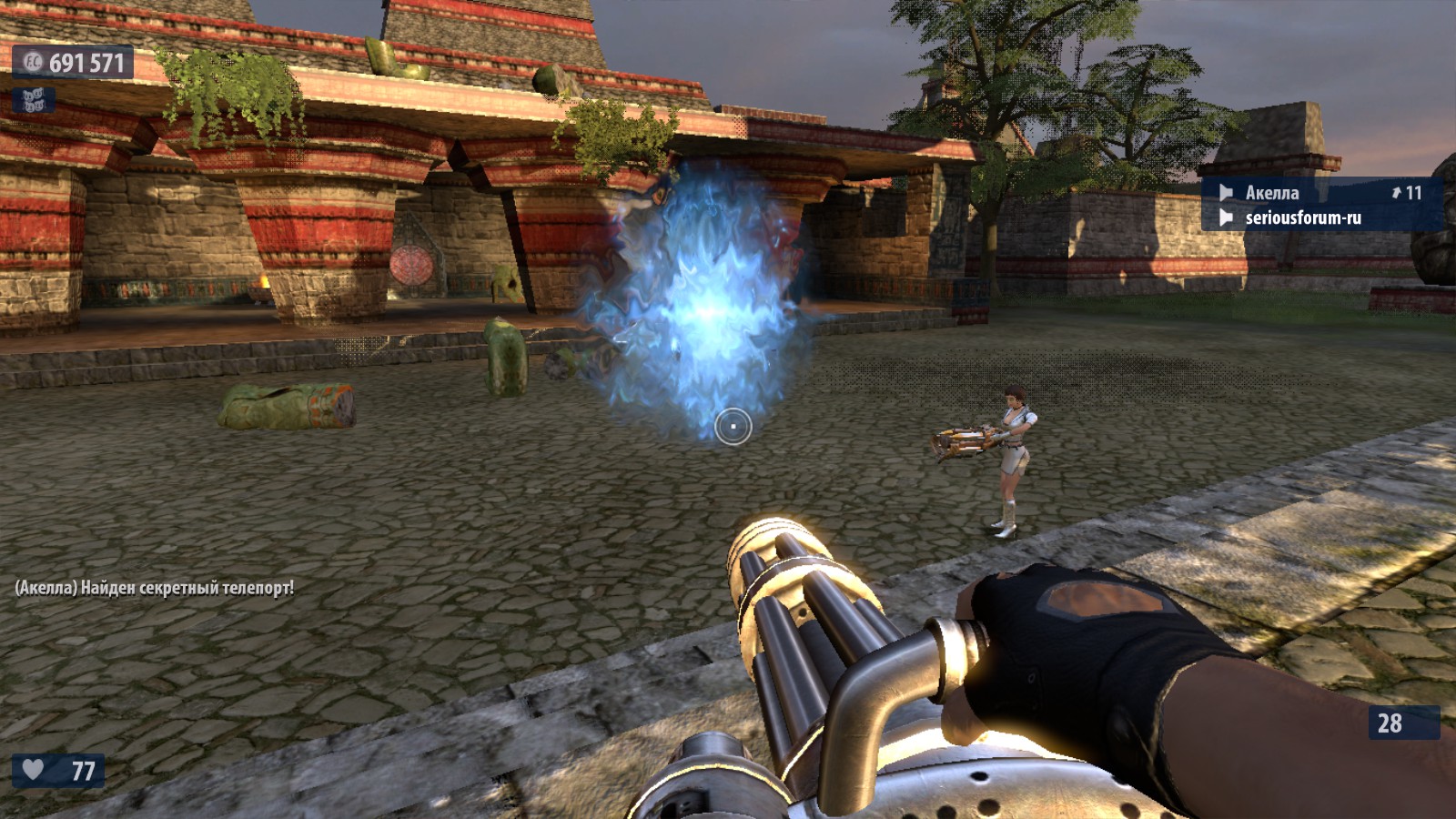Click the four-faces icon below the score

[x=33, y=100]
